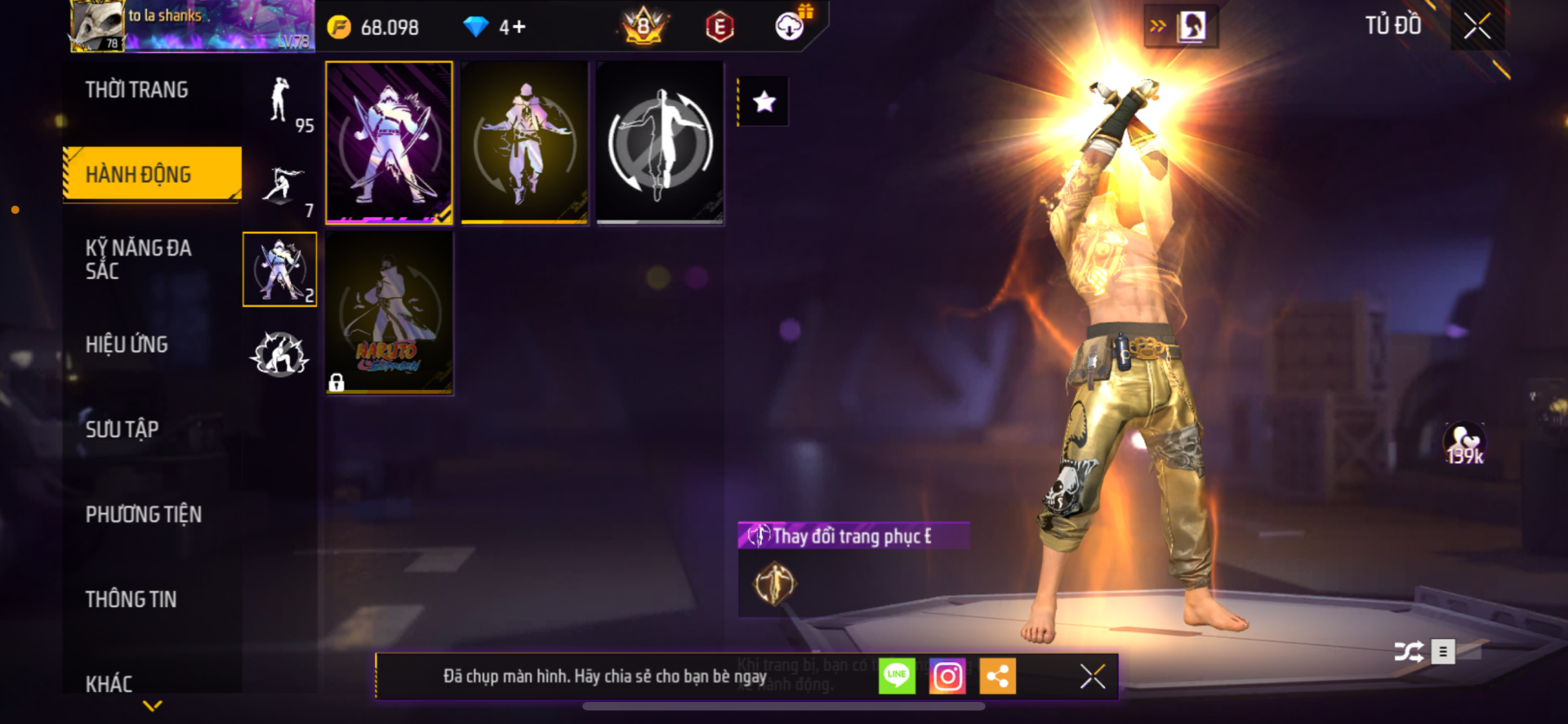The image size is (1568, 724).
Task: Pick the golden ninja emote card
Action: pos(524,142)
